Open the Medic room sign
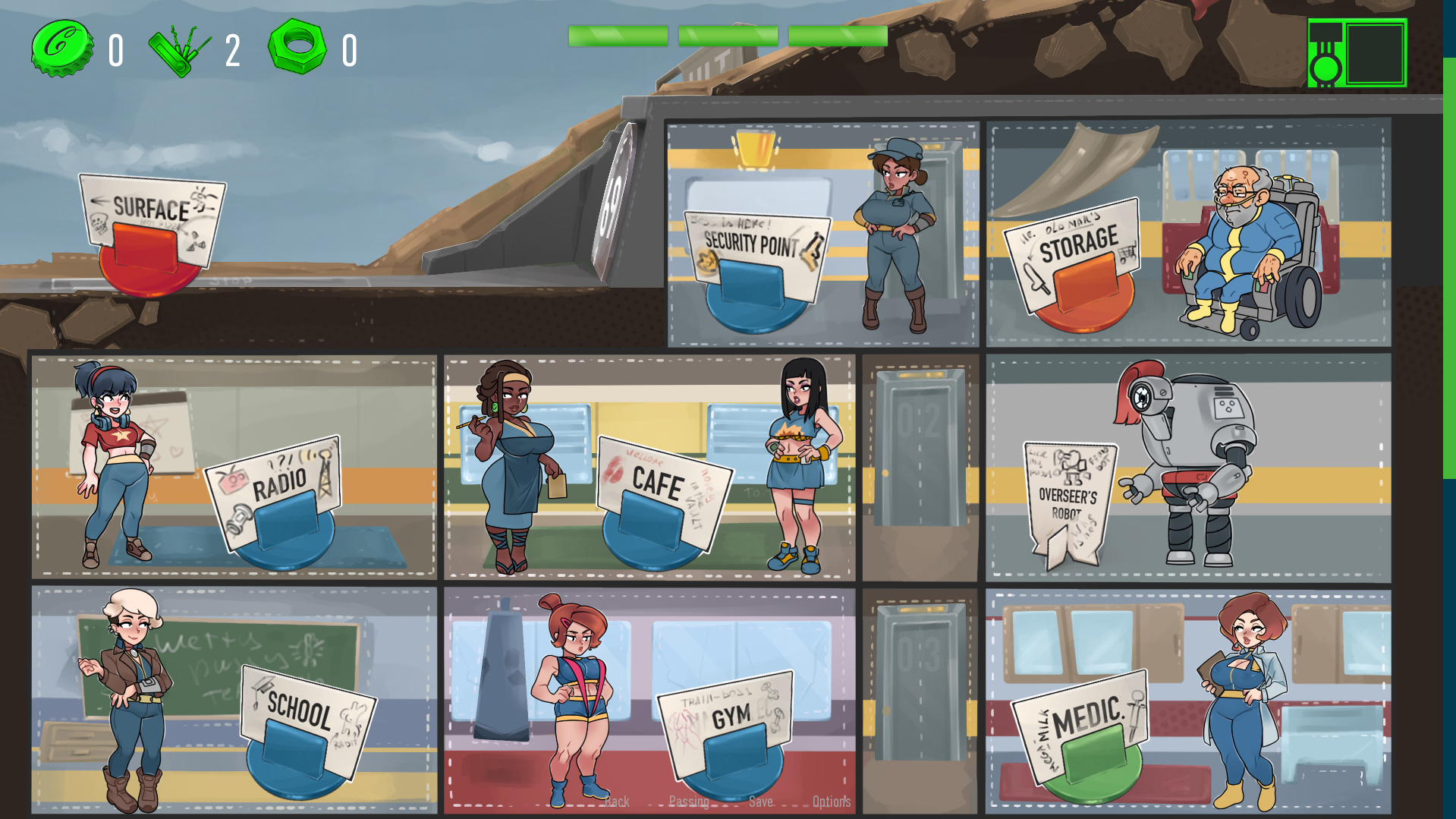Viewport: 1456px width, 819px height. [1081, 725]
